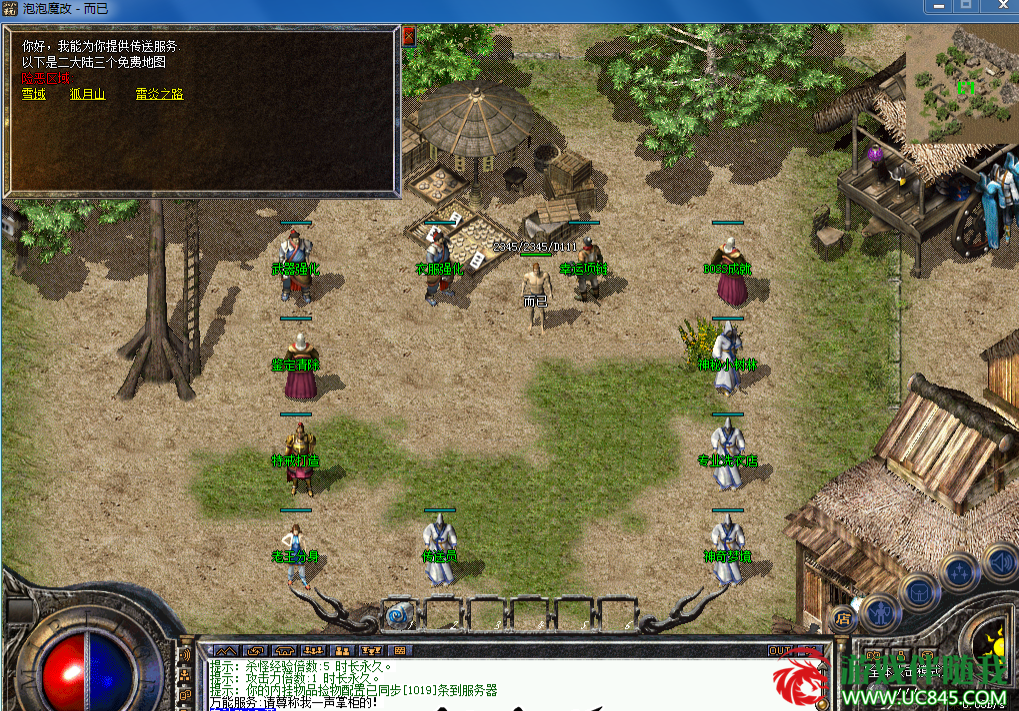Viewport: 1019px width, 711px height.
Task: Choose the 狐月山 teleport destination
Action: tap(87, 94)
